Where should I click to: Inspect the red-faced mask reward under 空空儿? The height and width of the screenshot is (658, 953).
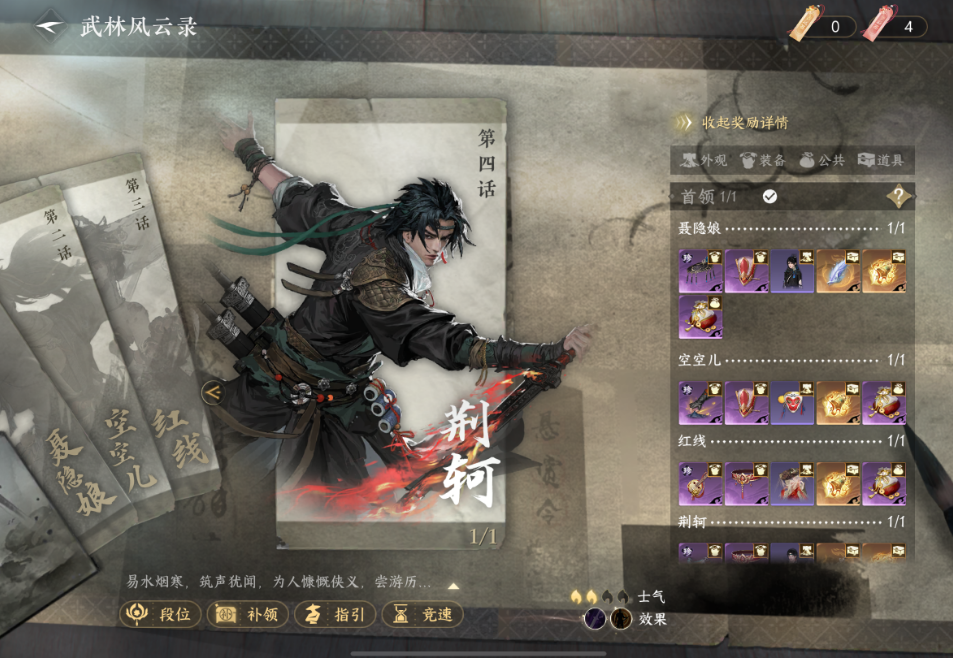792,402
